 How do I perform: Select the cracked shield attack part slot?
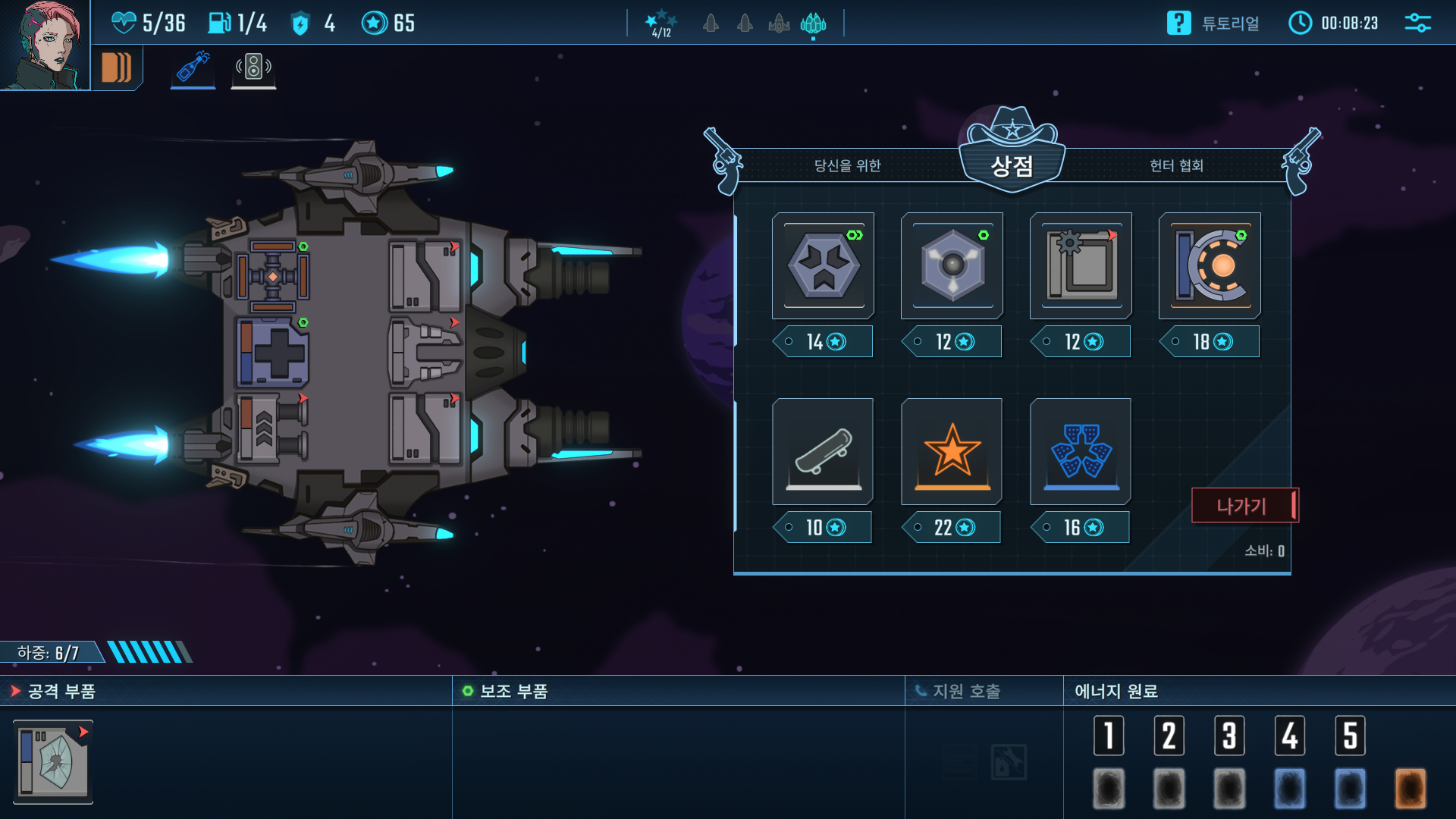click(53, 761)
